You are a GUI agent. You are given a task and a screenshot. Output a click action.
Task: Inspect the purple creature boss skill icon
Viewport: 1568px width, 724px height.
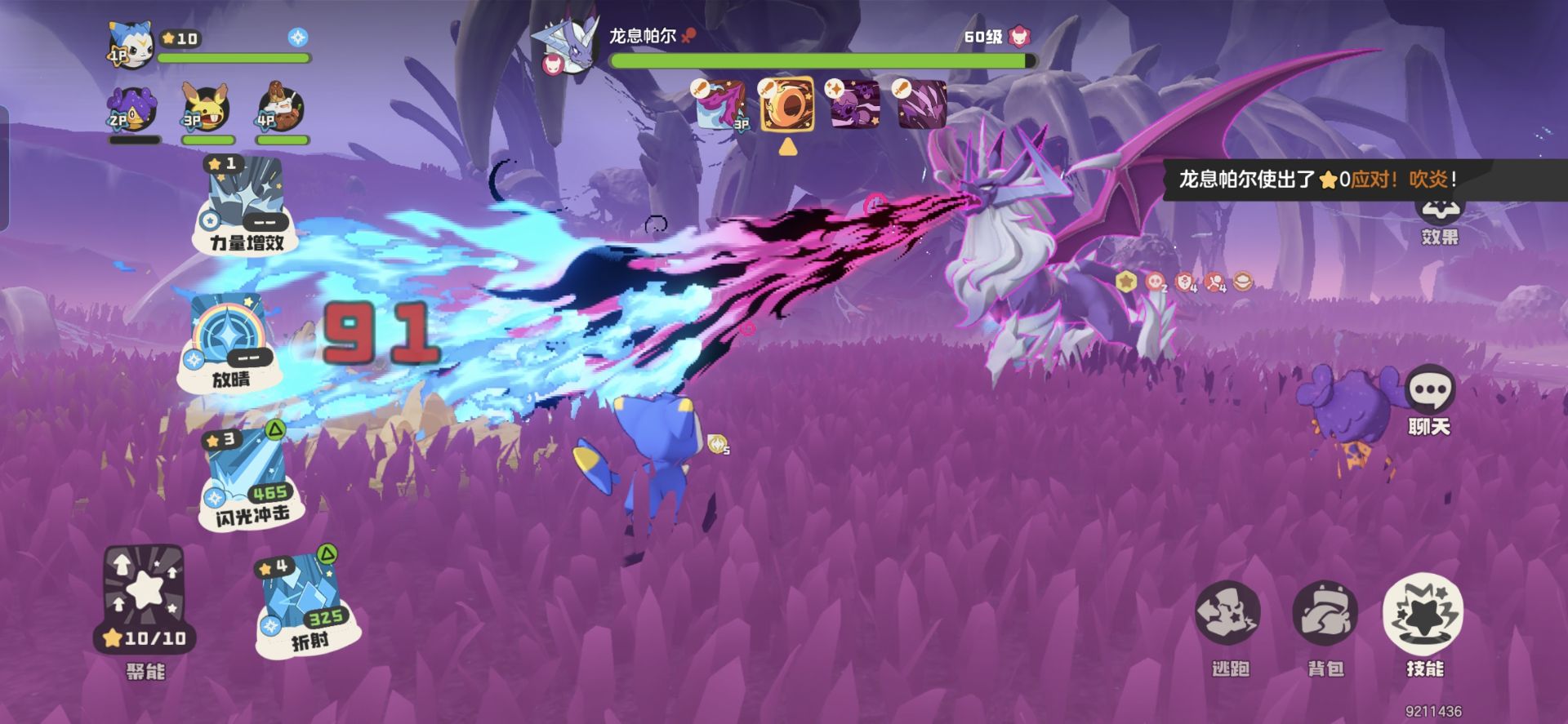tap(854, 104)
